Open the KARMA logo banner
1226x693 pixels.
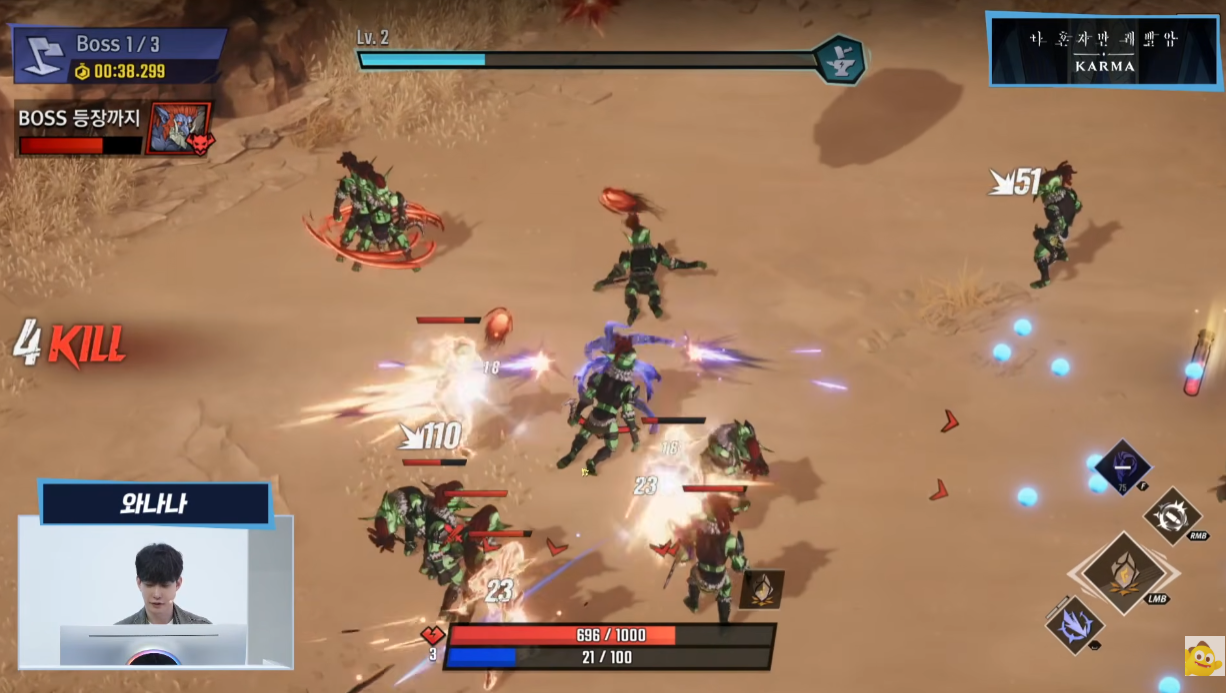1104,50
